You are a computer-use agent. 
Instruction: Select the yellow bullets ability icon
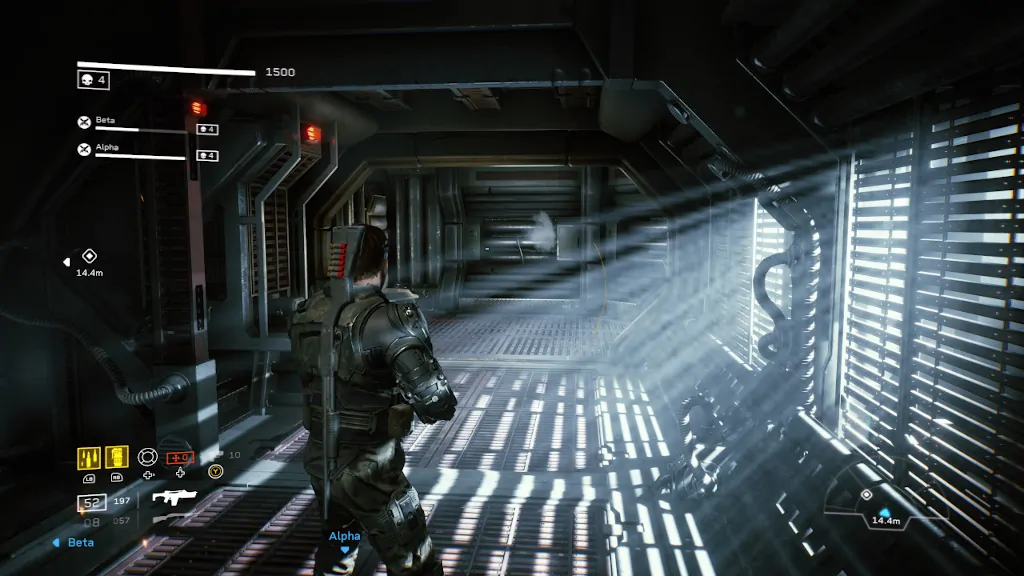click(x=89, y=457)
